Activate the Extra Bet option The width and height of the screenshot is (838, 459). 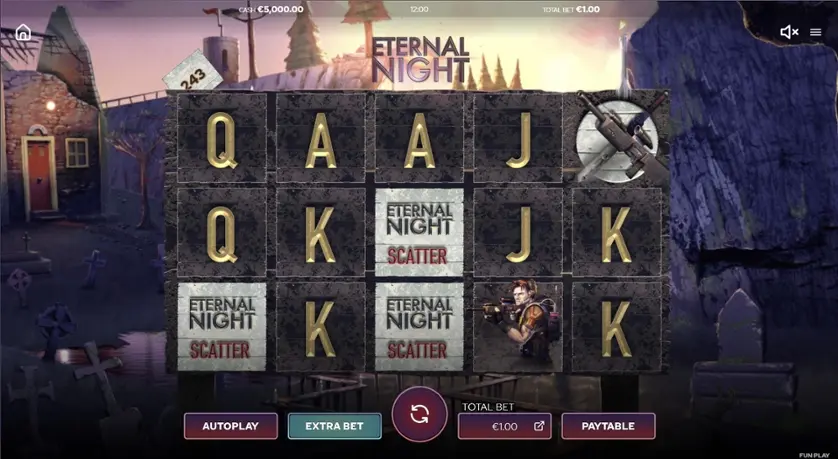pos(334,426)
